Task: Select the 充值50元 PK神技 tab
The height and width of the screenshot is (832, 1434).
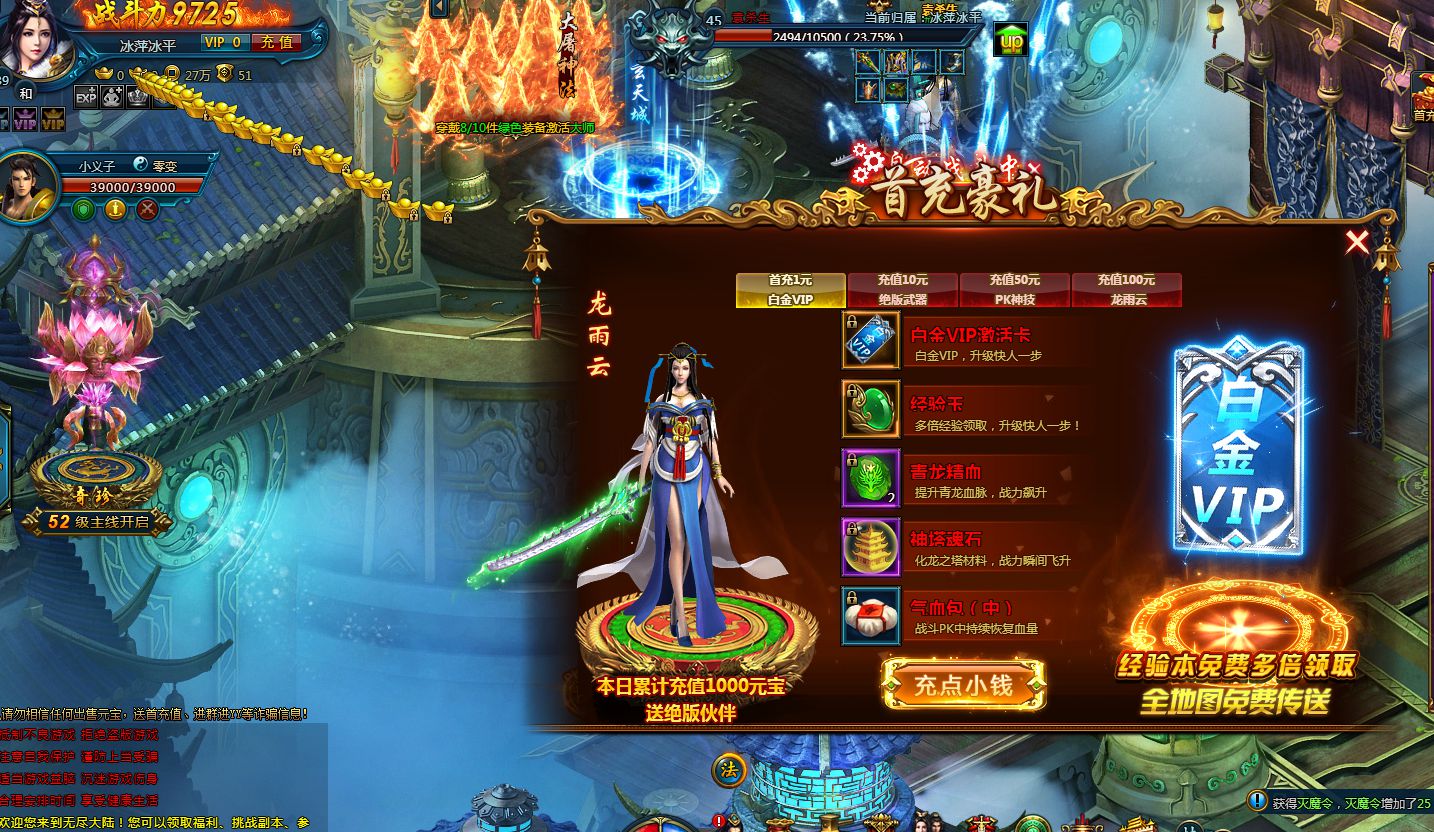Action: point(1015,290)
